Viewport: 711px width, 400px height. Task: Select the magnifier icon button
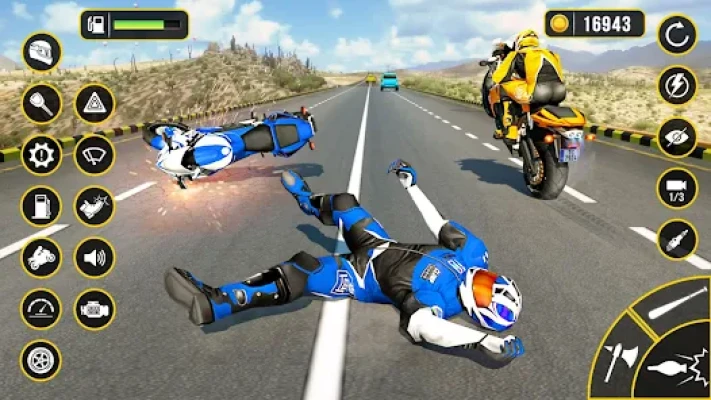[41, 103]
